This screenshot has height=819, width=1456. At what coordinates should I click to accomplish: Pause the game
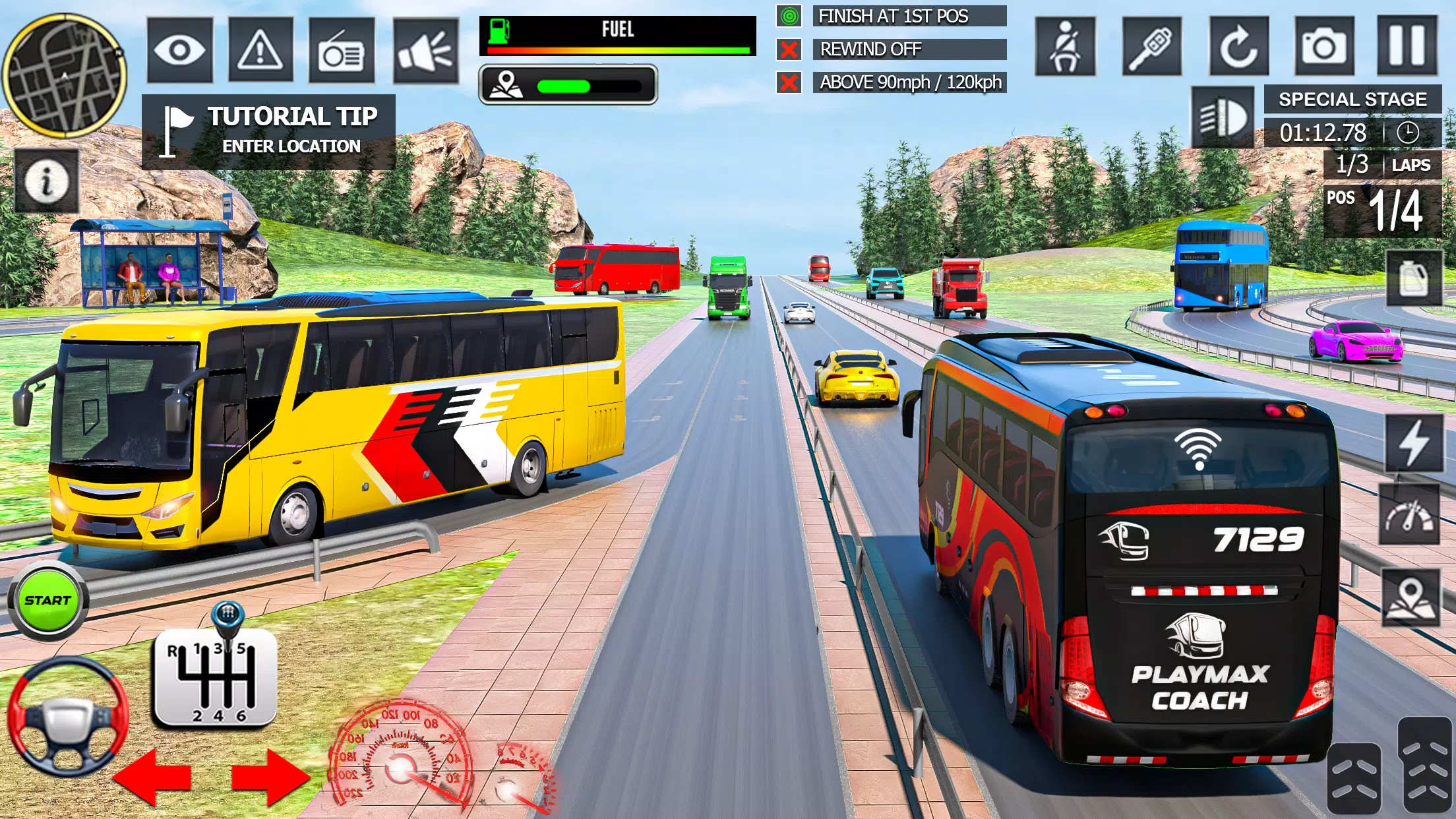pyautogui.click(x=1407, y=45)
